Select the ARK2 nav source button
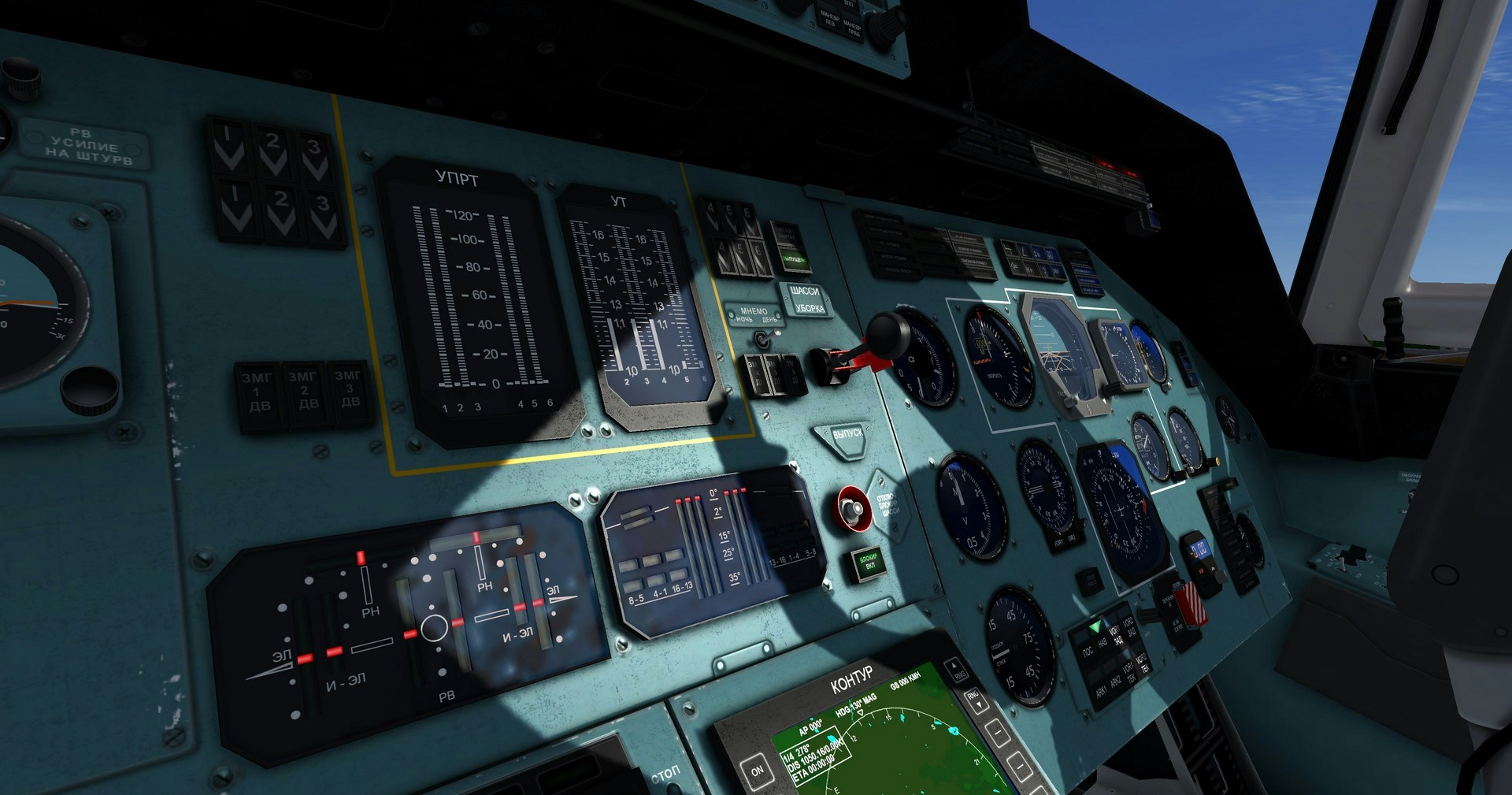 pos(1115,682)
